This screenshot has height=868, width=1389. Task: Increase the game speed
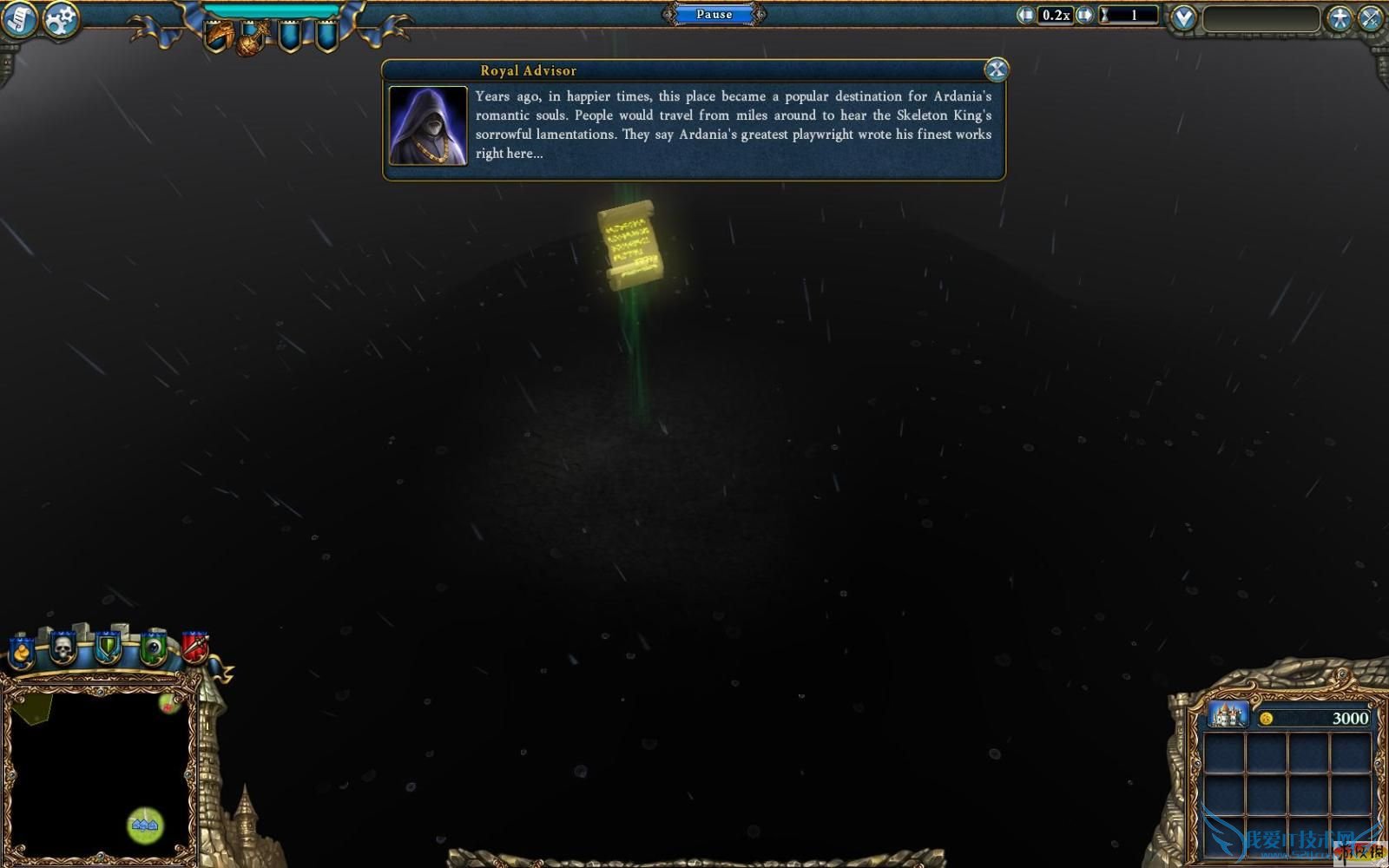pos(1084,15)
